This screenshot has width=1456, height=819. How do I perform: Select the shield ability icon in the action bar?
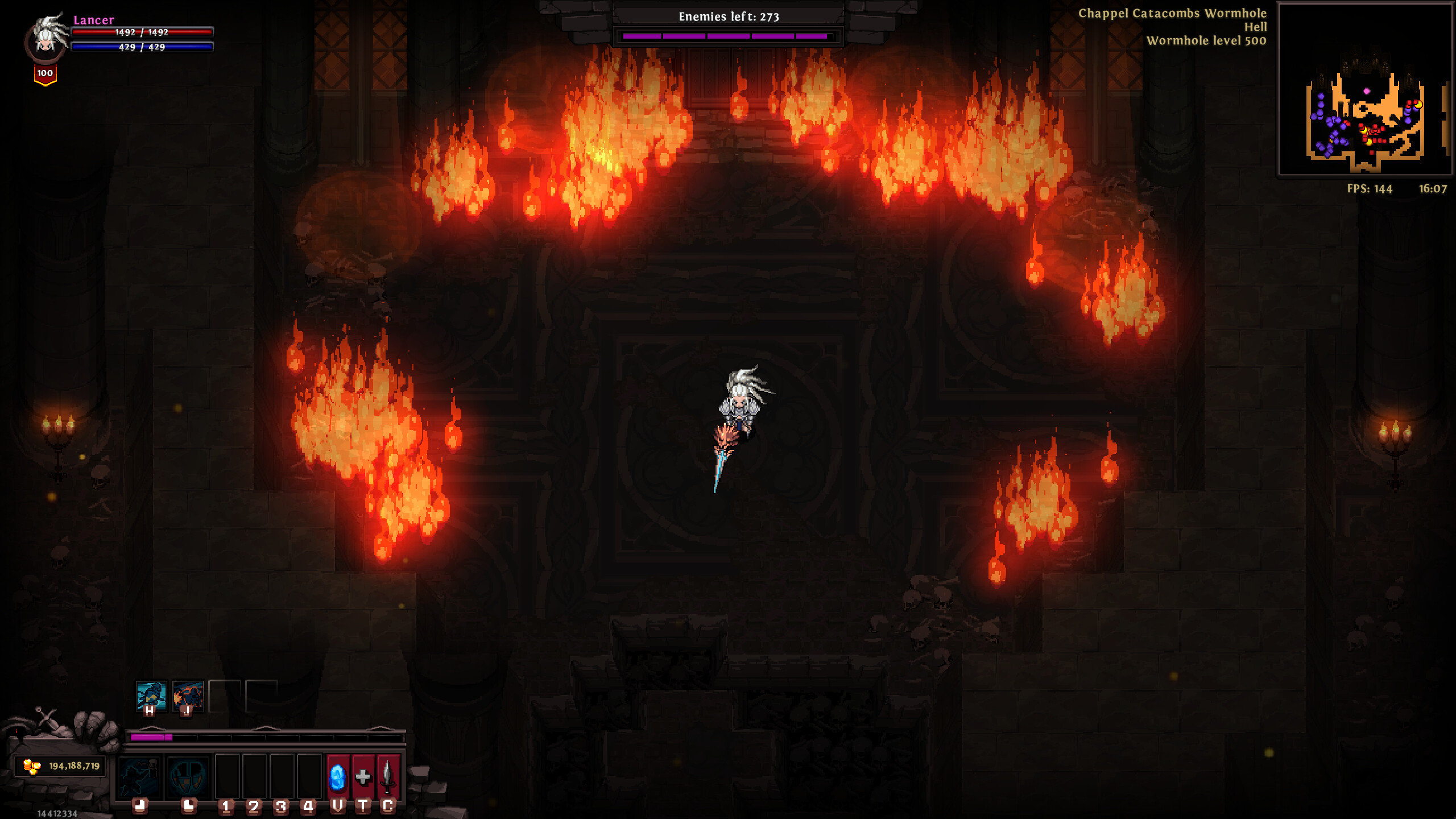(187, 777)
